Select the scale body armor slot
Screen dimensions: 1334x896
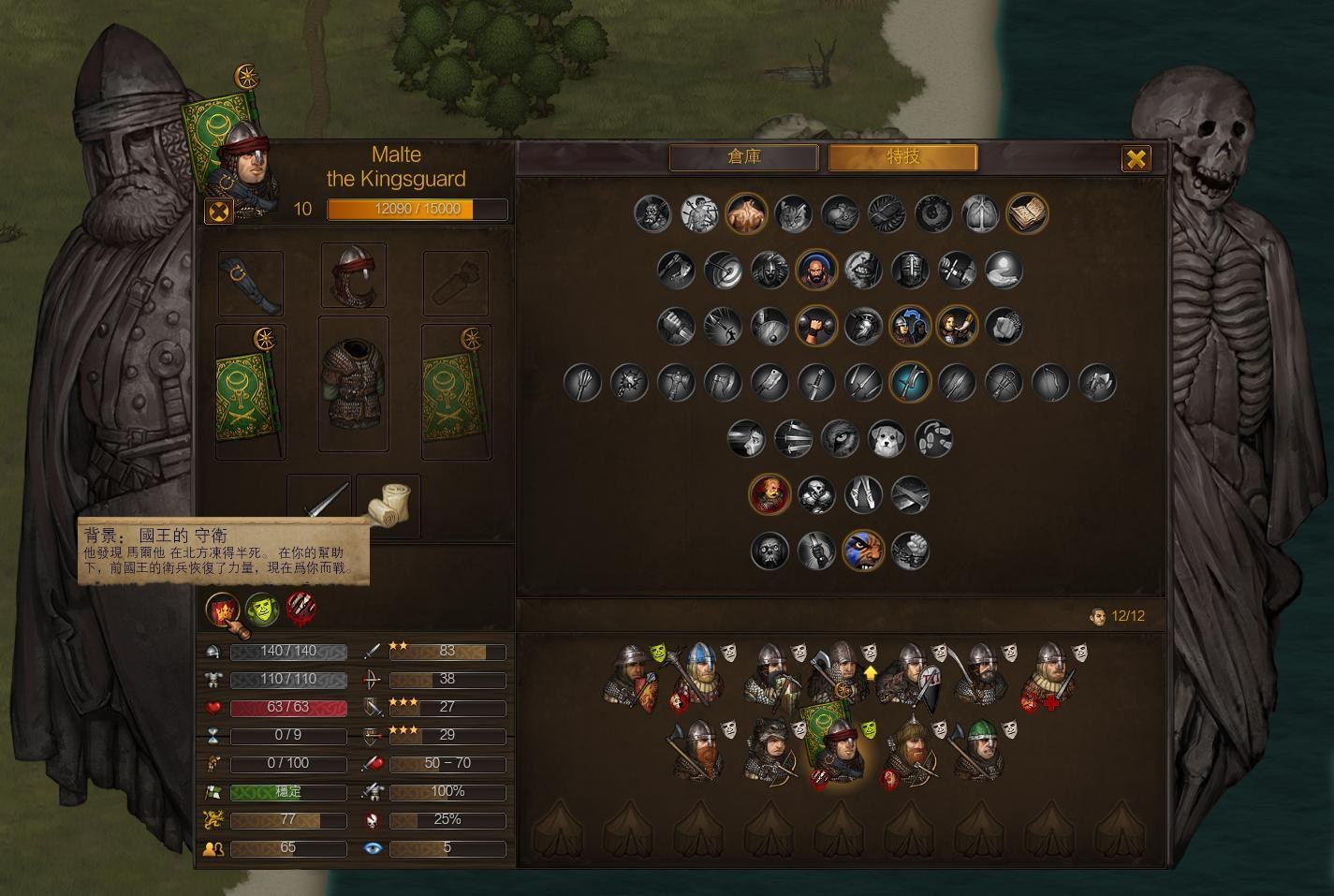pos(354,384)
